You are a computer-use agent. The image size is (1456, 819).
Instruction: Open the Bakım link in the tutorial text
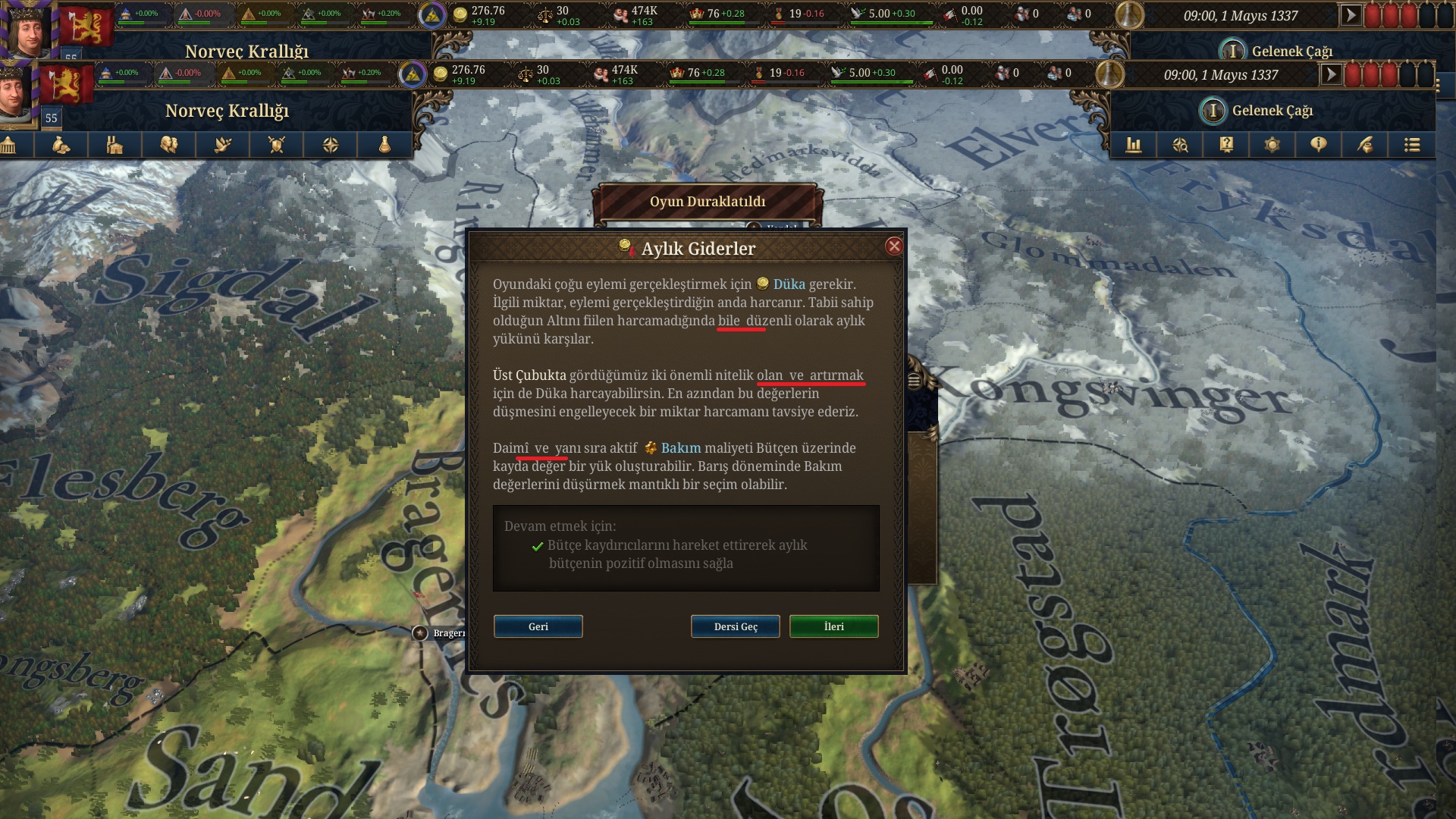[x=681, y=448]
